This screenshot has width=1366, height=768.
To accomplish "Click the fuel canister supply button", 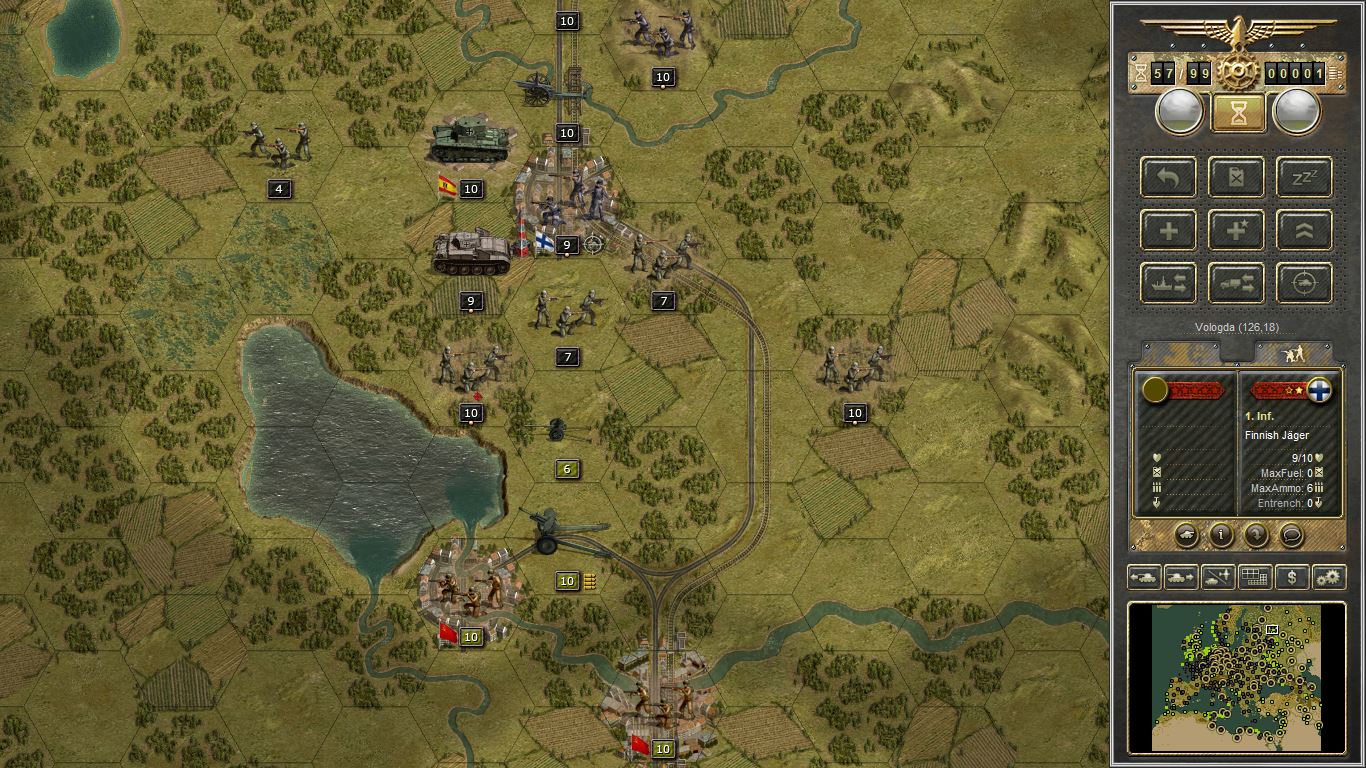I will point(1237,178).
